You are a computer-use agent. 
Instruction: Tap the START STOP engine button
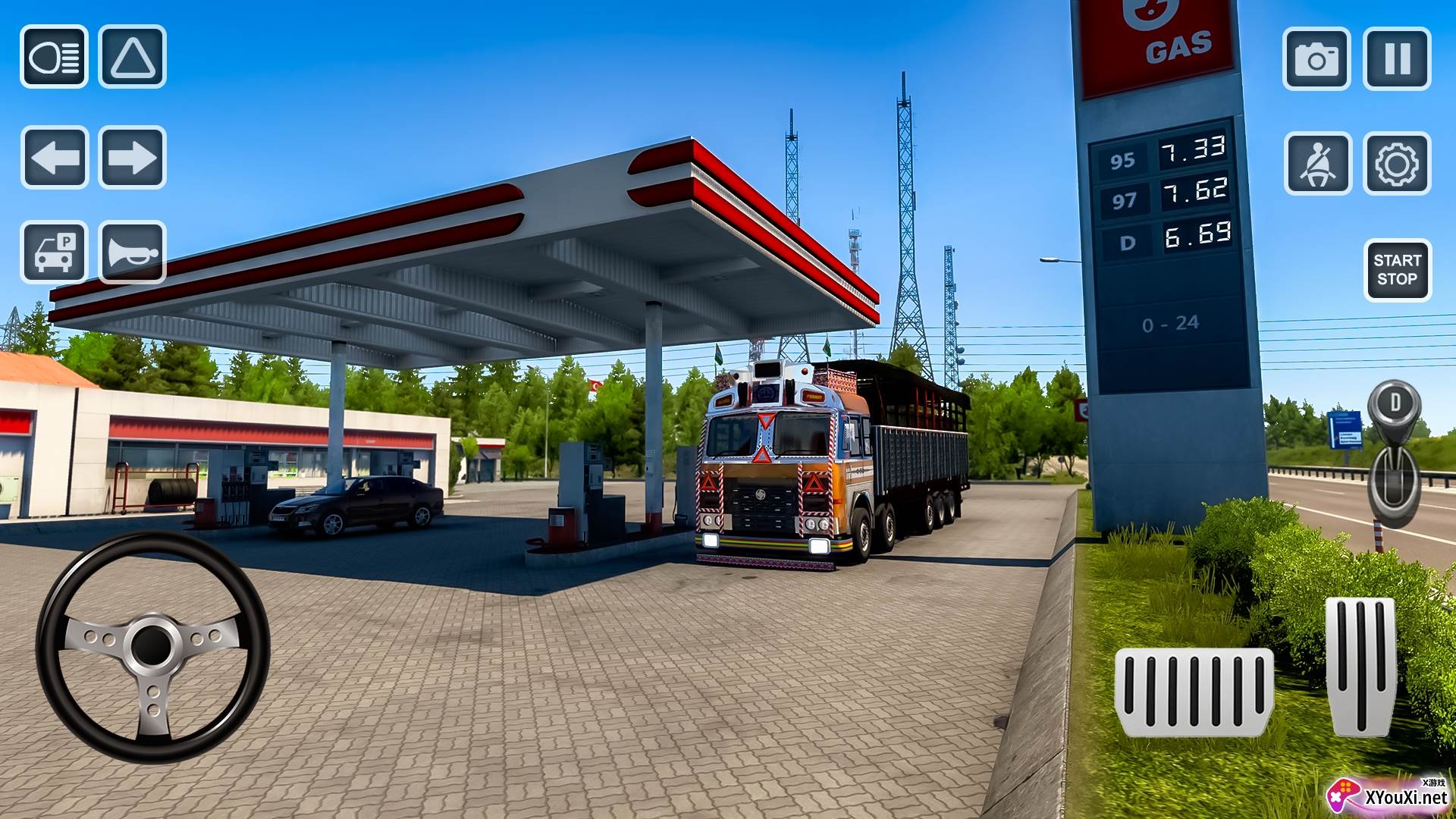click(x=1397, y=270)
